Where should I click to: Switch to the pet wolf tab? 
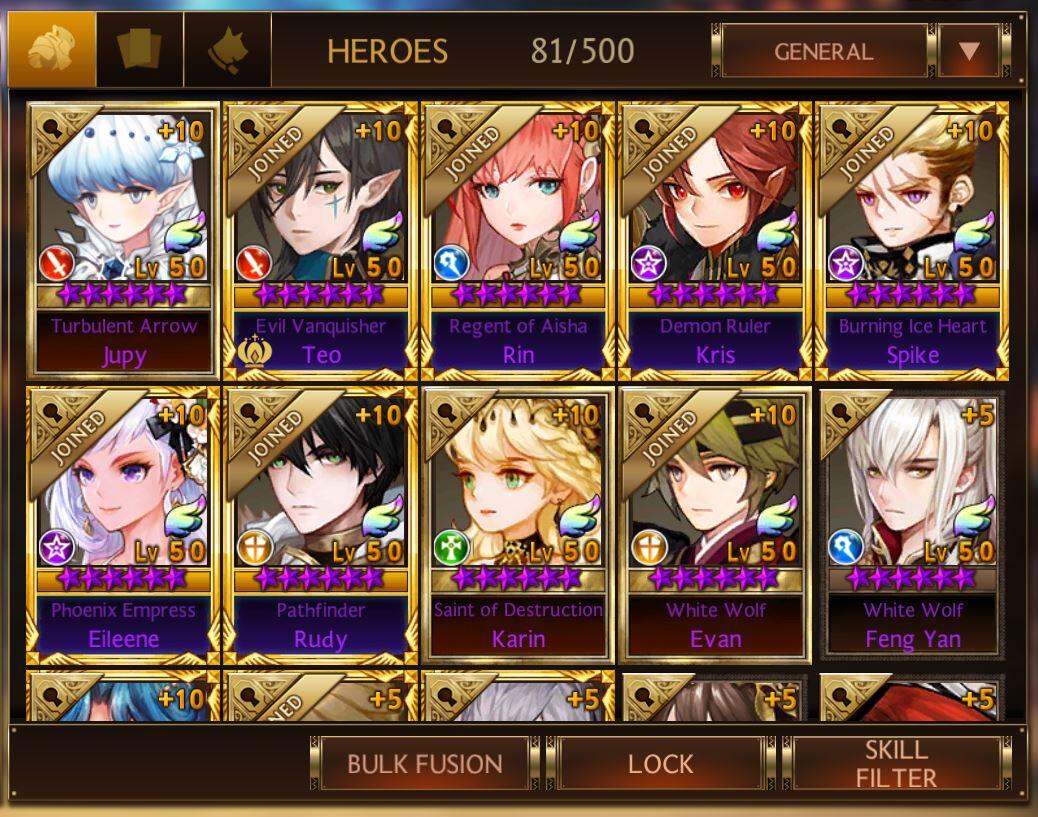(x=227, y=49)
